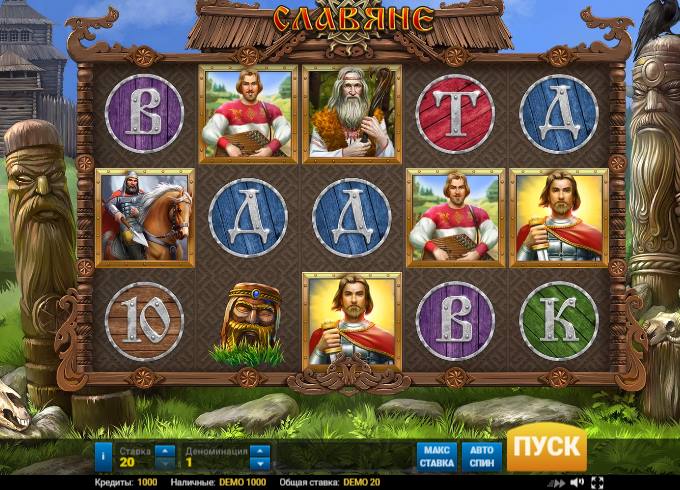Decrease the Ставка bet amount
Screen dimensions: 680x490
click(x=165, y=463)
